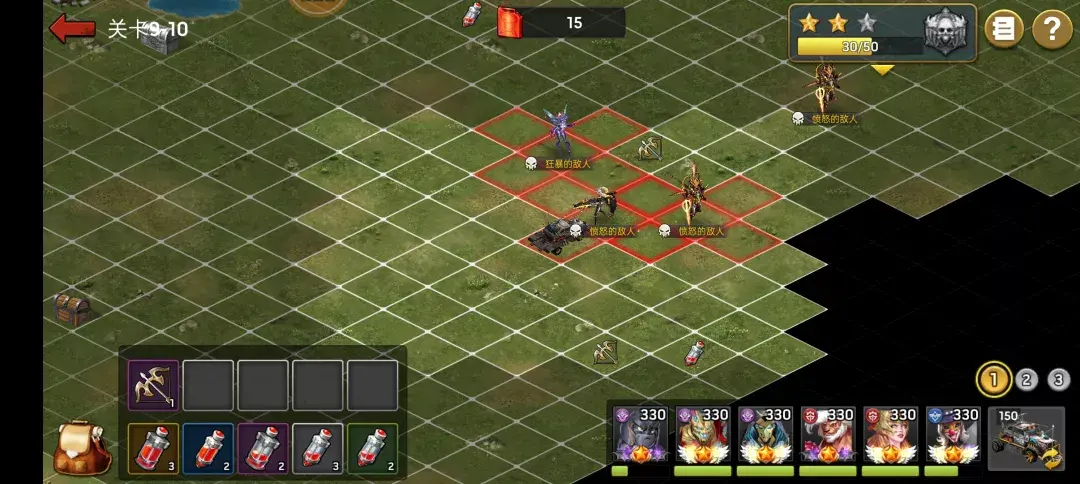Open the mission log list button
The height and width of the screenshot is (484, 1080).
pyautogui.click(x=1004, y=30)
